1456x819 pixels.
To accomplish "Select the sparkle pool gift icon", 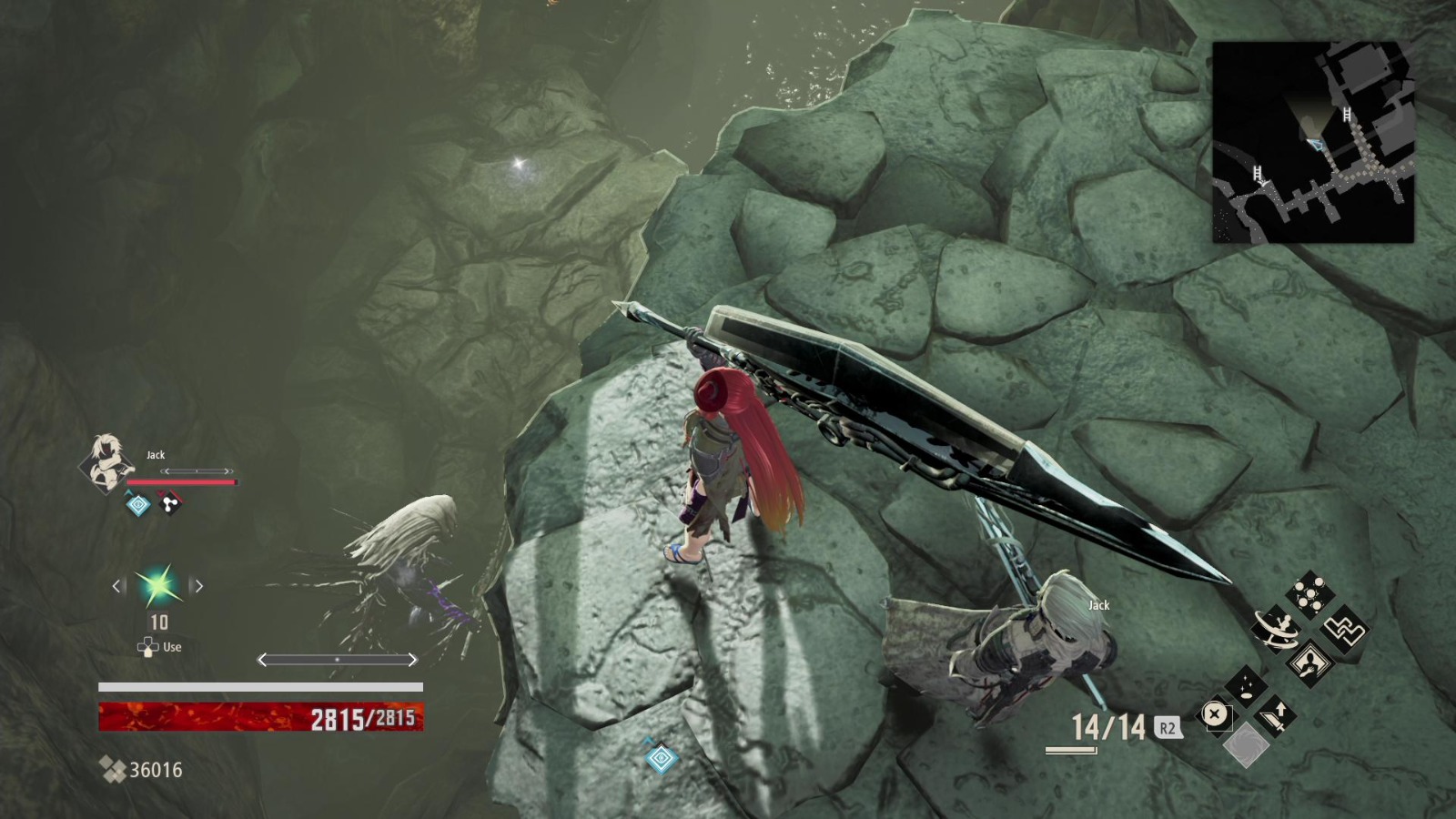I will [x=1247, y=689].
